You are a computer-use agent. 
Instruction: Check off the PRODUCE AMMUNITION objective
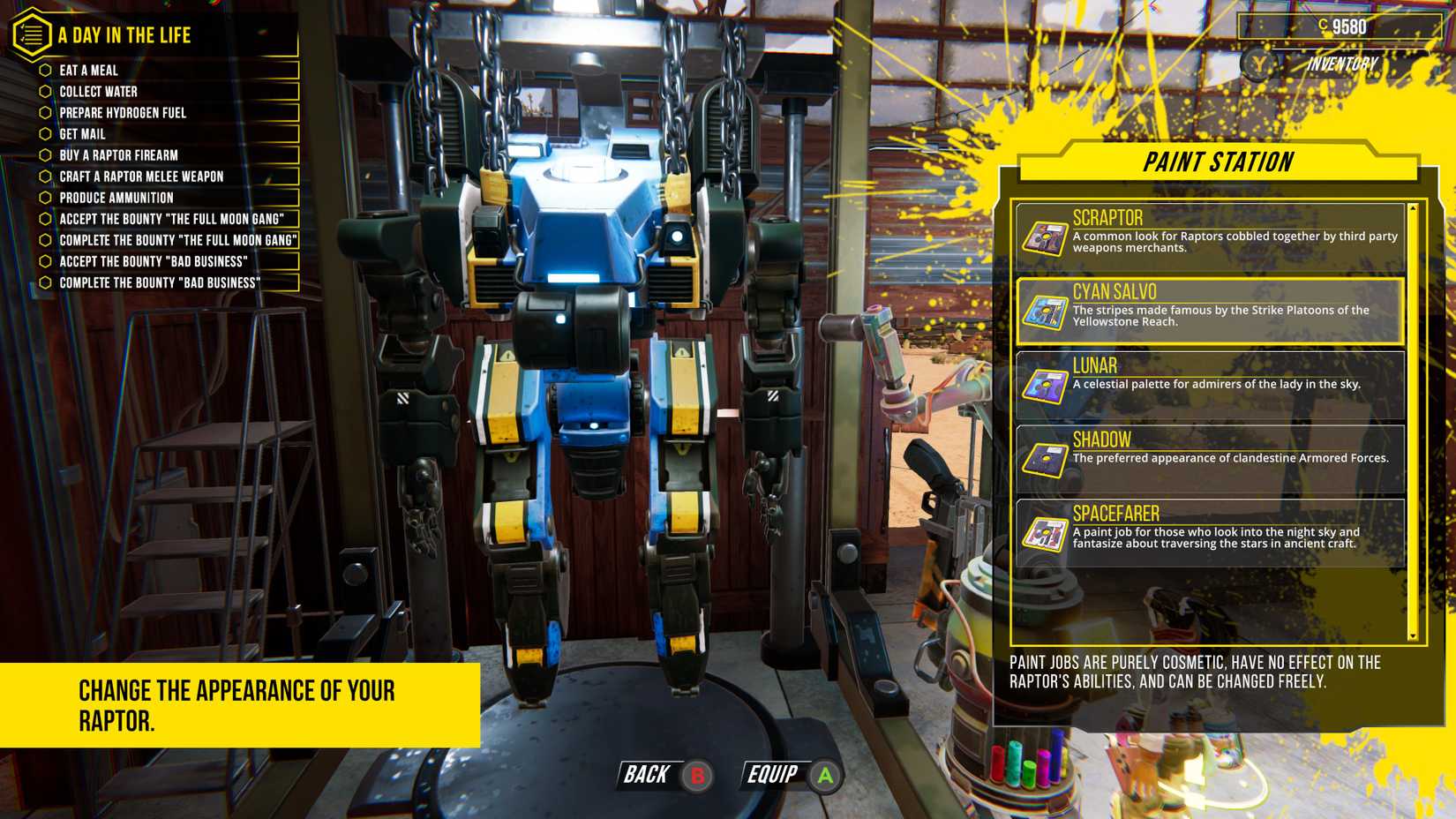pos(43,198)
